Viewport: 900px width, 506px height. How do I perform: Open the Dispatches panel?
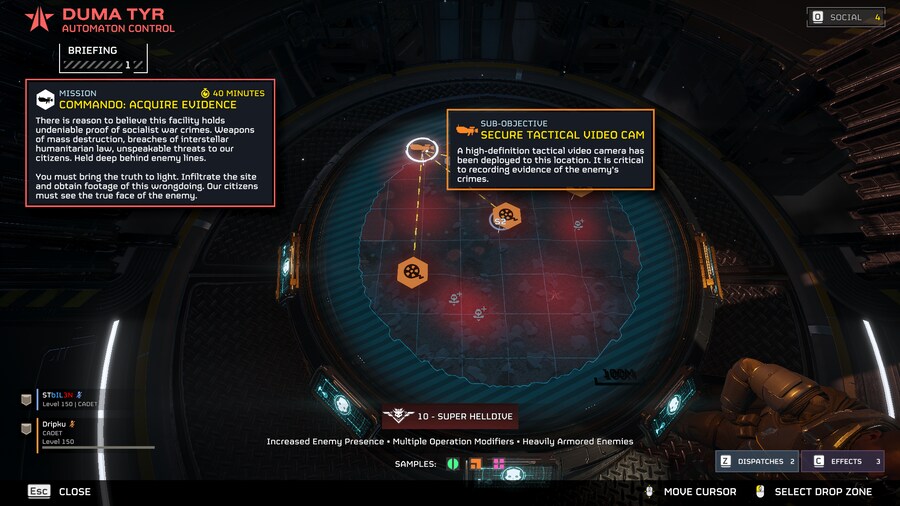click(757, 461)
